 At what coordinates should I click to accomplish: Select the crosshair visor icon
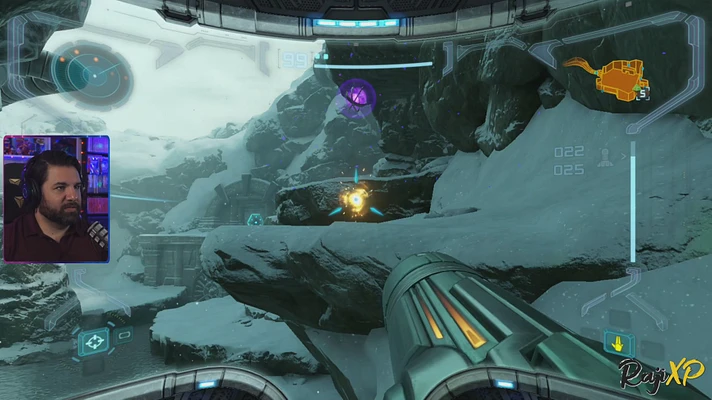point(95,341)
